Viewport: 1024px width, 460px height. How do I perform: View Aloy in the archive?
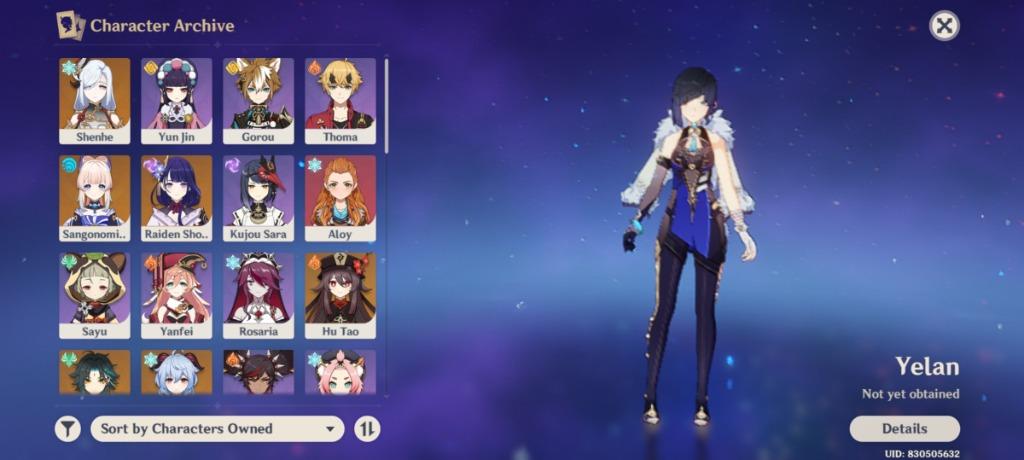[x=340, y=197]
